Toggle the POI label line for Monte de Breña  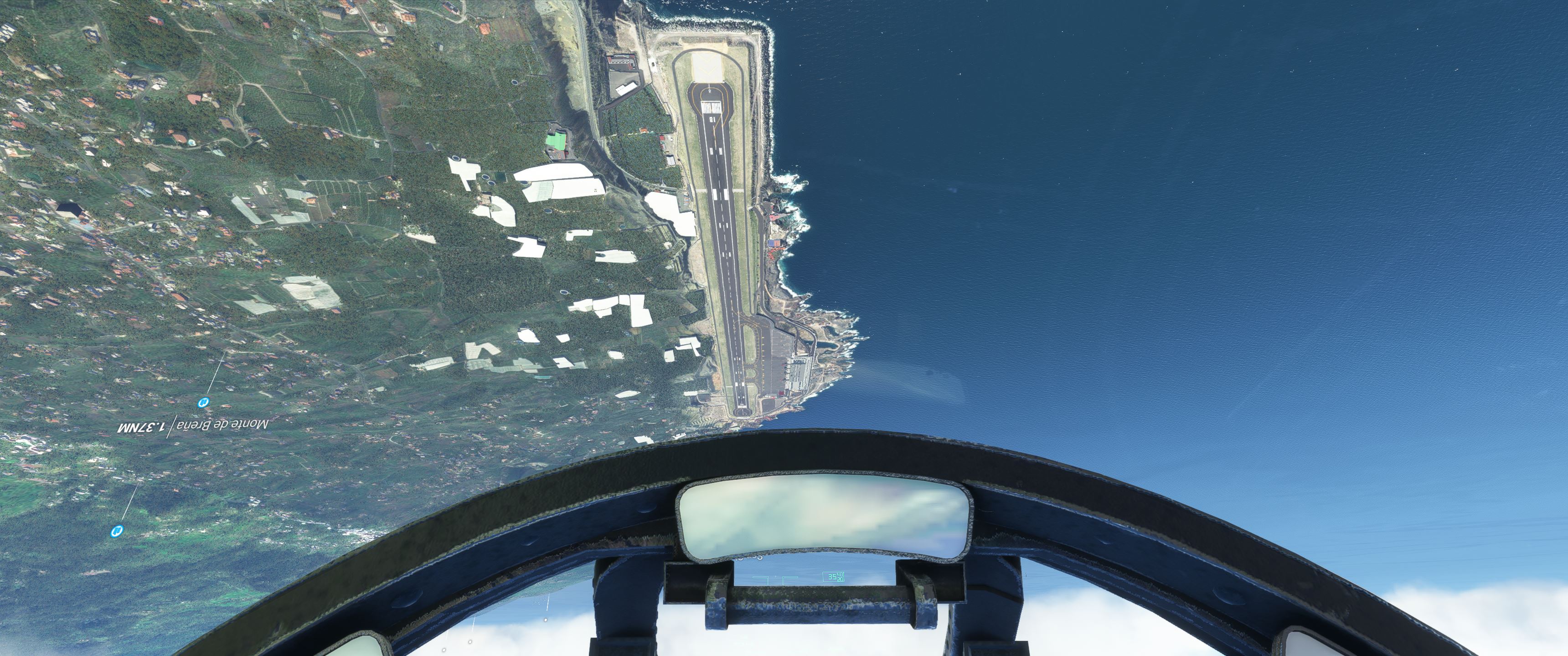pyautogui.click(x=172, y=426)
